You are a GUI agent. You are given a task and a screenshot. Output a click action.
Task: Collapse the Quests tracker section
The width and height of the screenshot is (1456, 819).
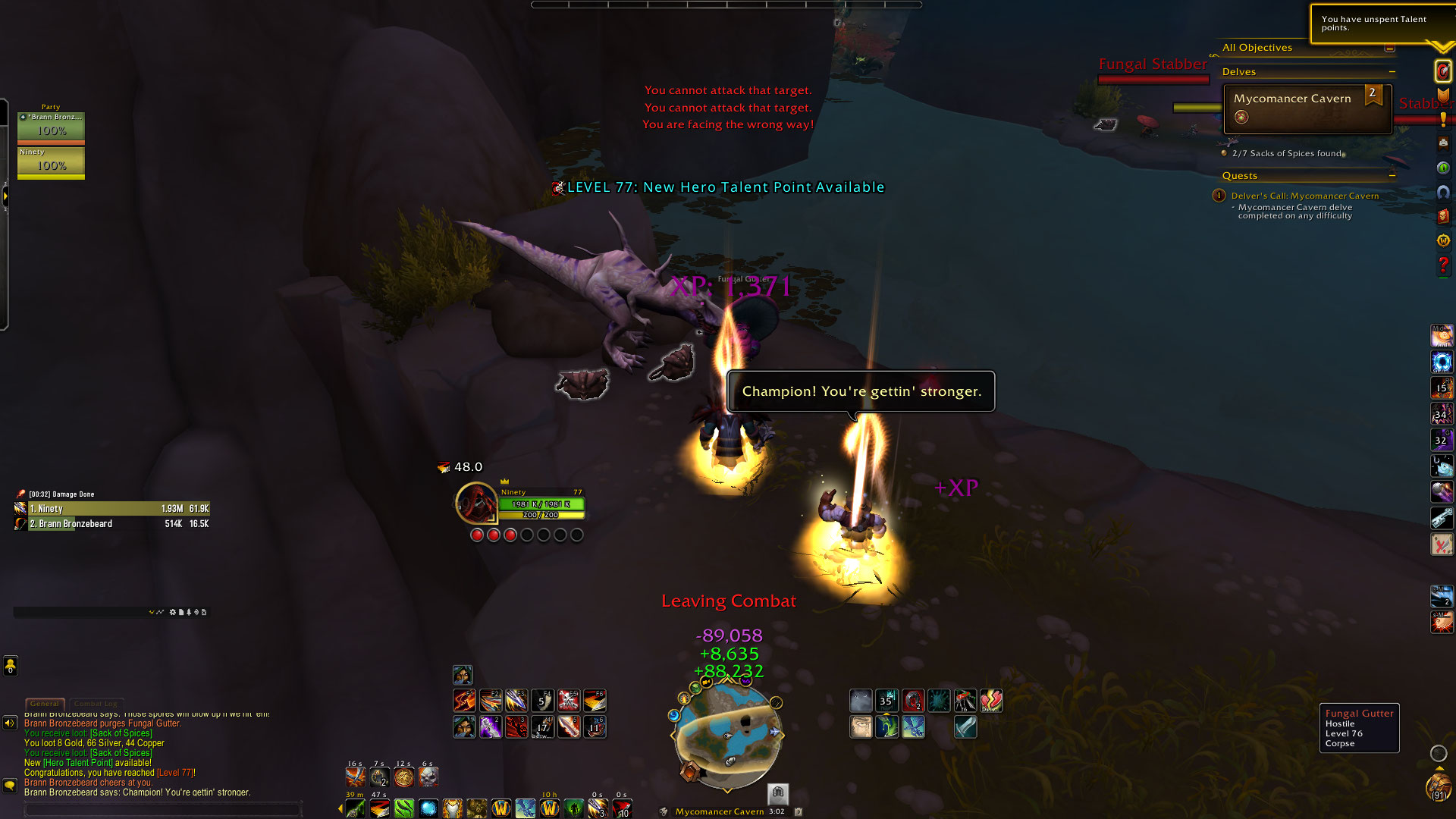pos(1392,176)
